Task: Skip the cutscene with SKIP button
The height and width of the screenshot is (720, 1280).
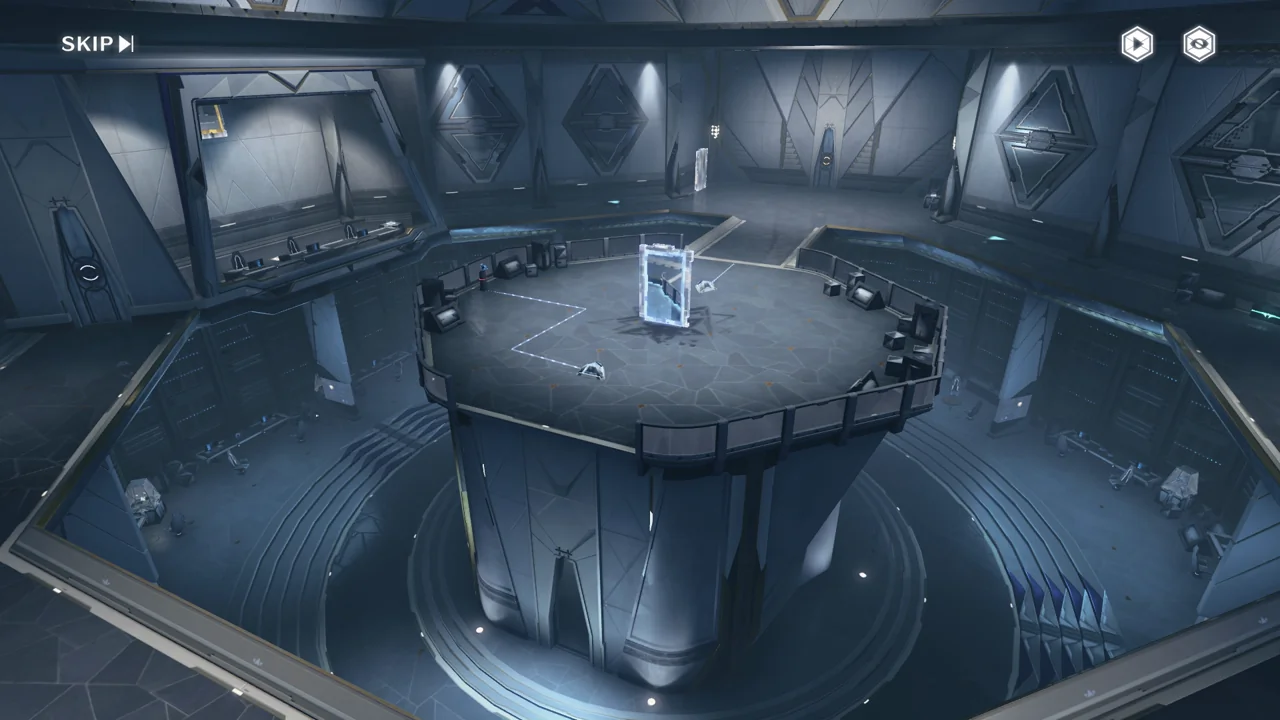Action: pos(97,44)
